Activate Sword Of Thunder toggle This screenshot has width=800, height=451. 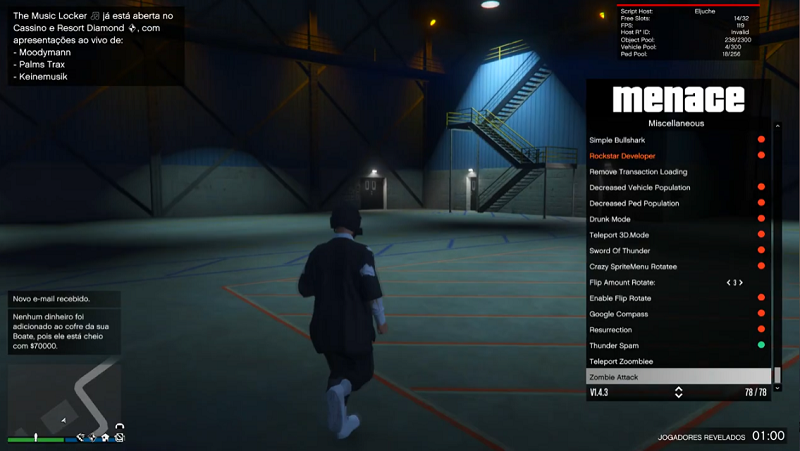pos(760,250)
